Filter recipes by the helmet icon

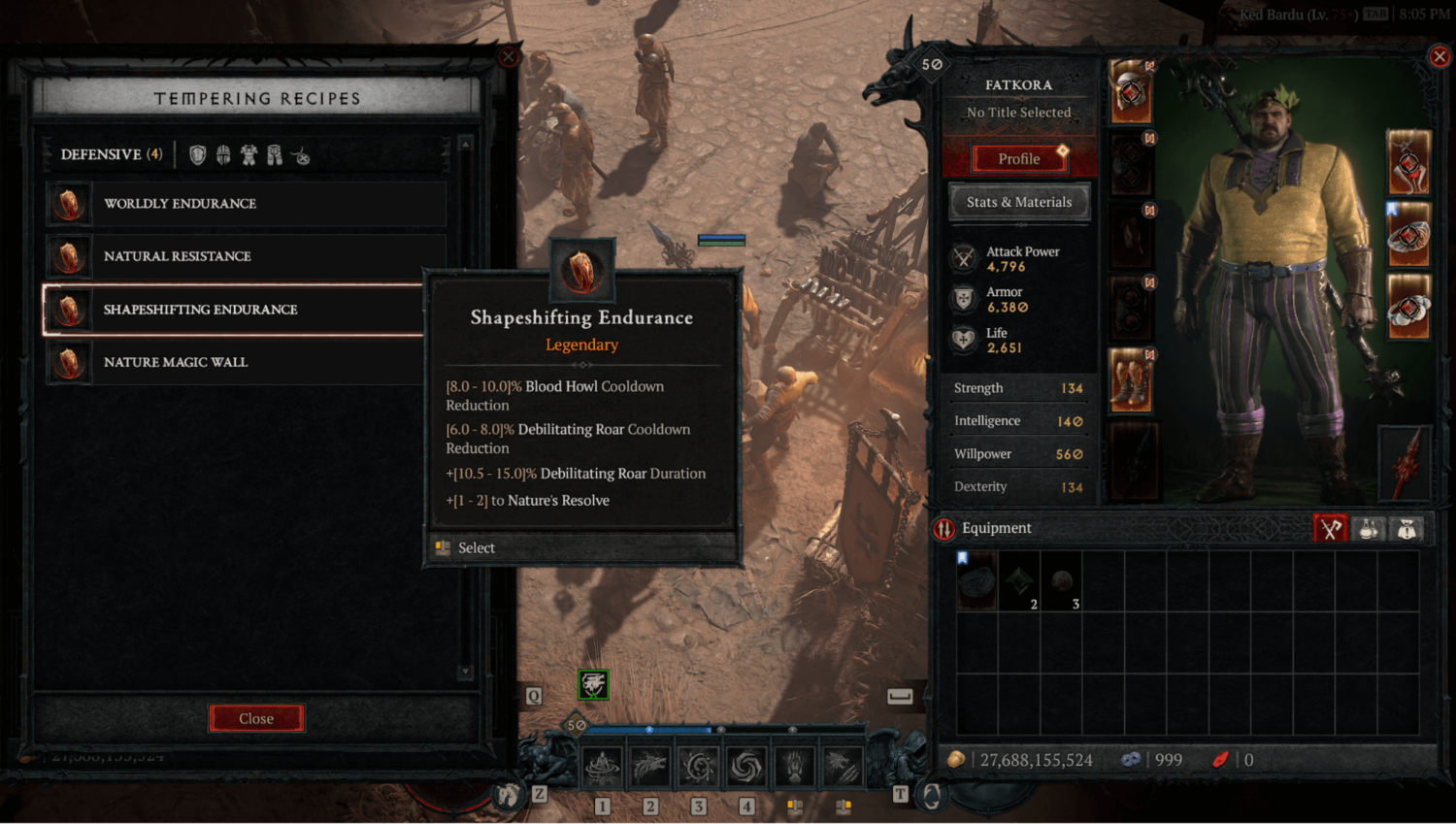(223, 152)
